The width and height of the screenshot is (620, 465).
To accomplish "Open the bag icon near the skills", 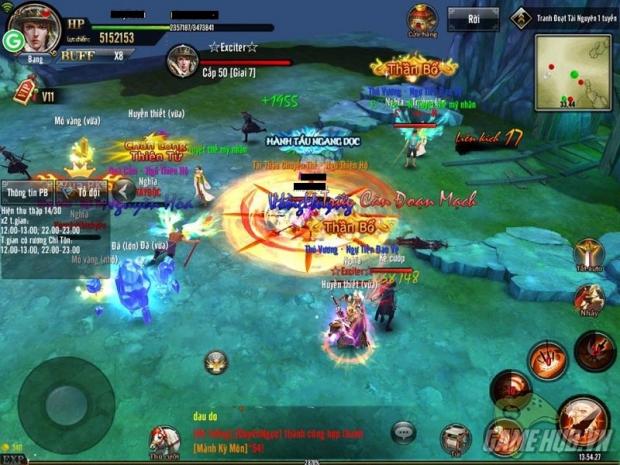I will coord(456,436).
